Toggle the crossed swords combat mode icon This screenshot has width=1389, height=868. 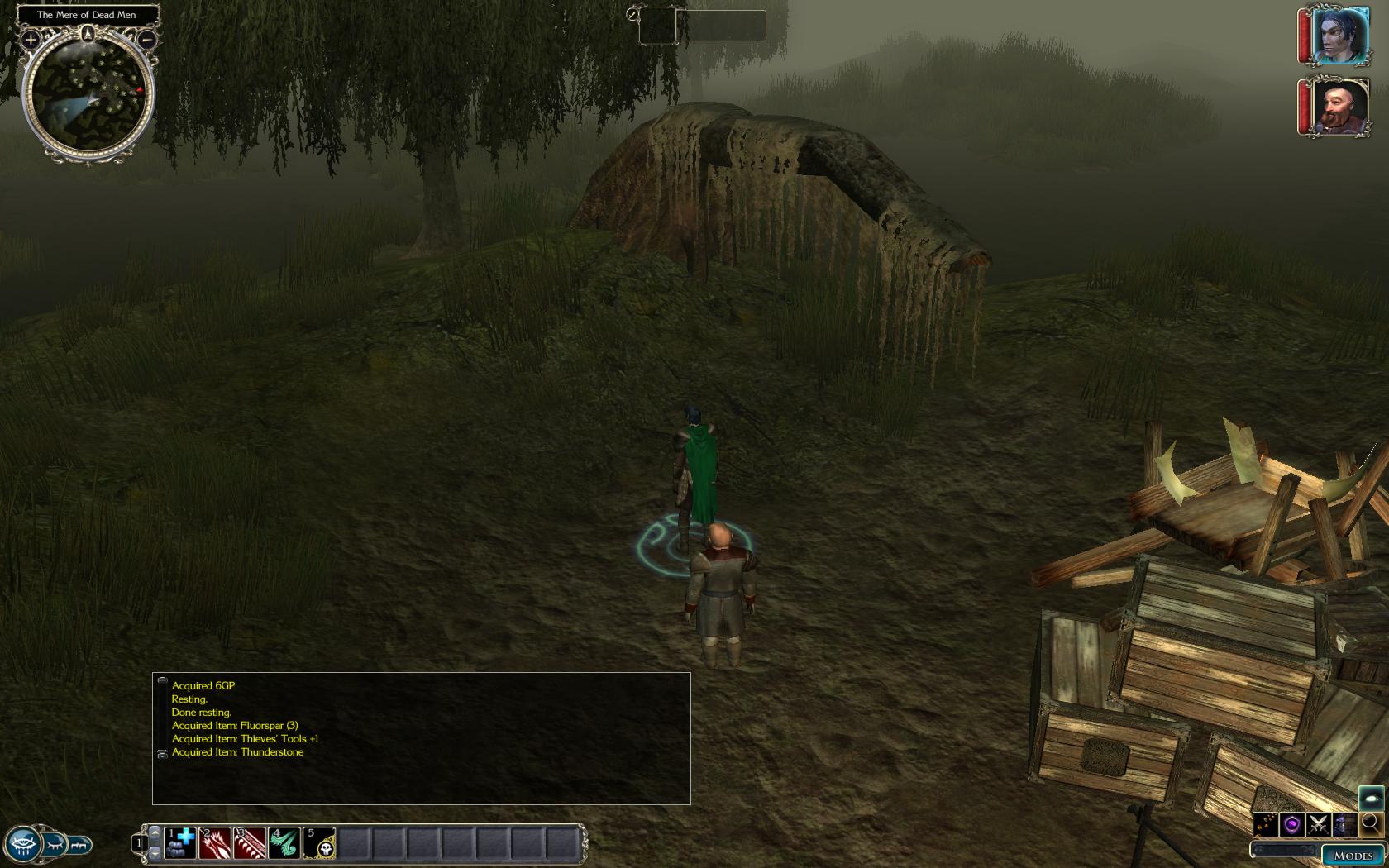point(1319,824)
